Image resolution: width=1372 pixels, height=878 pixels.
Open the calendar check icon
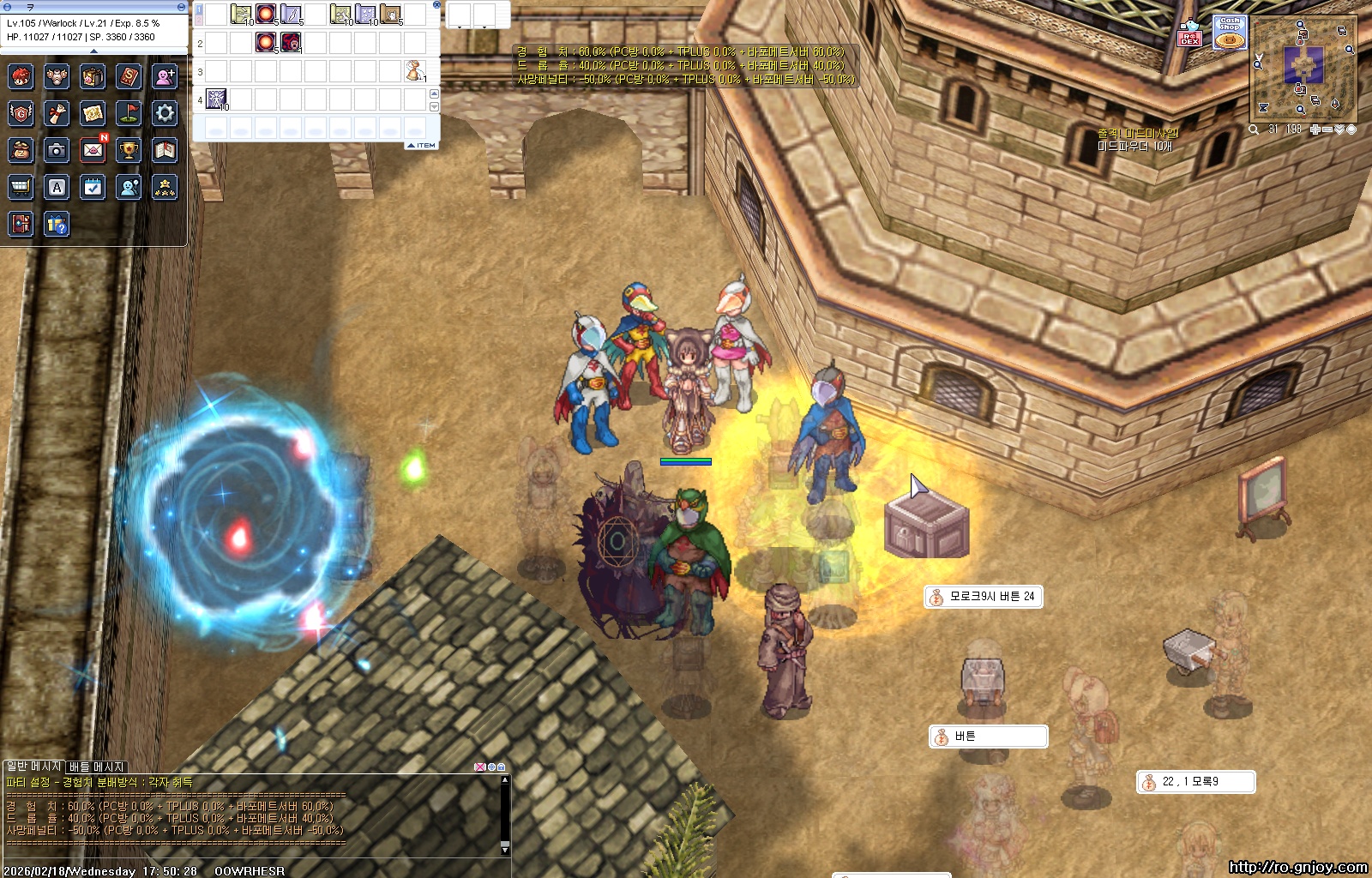point(93,187)
